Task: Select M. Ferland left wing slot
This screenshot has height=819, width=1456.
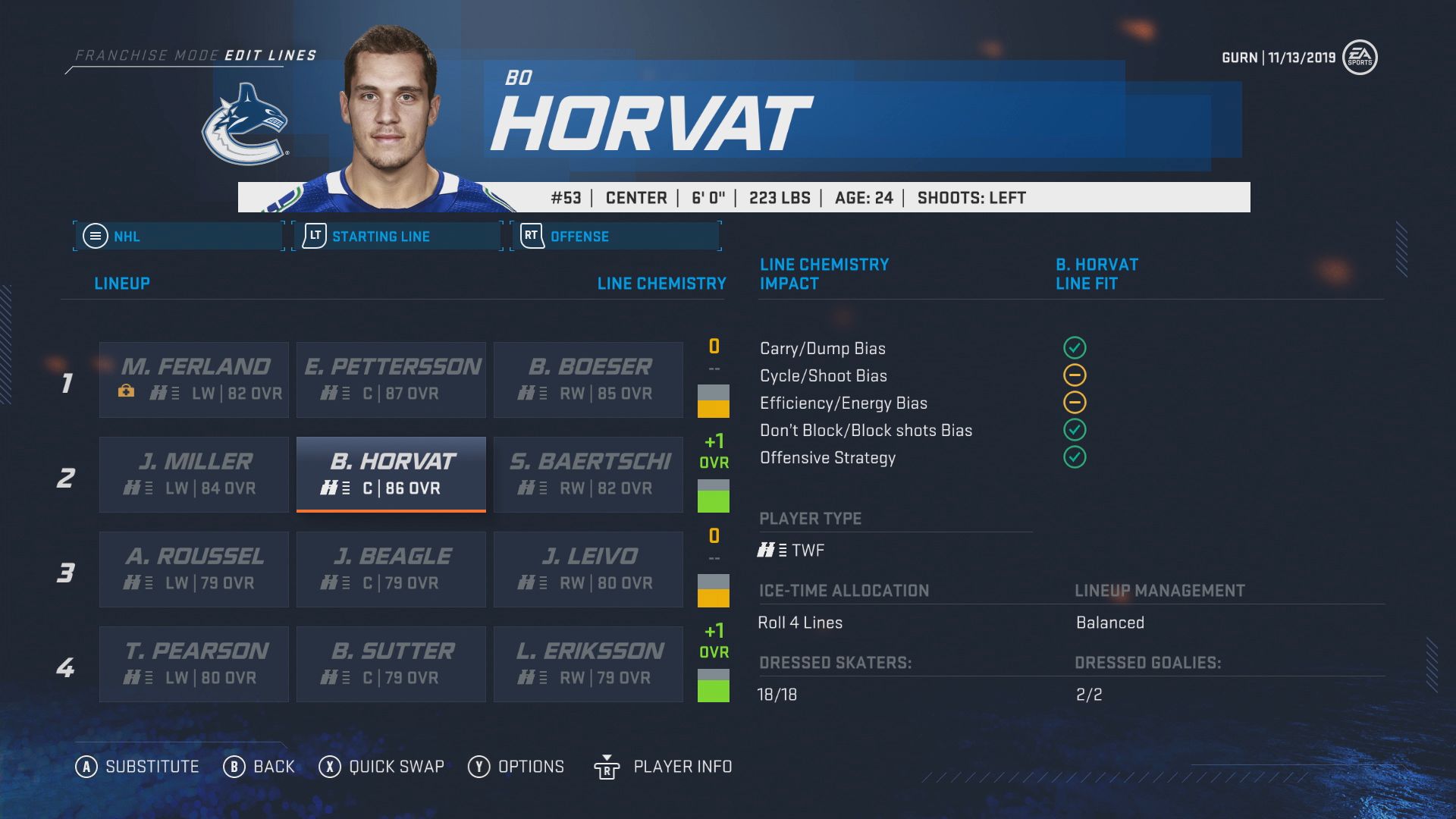Action: [194, 379]
